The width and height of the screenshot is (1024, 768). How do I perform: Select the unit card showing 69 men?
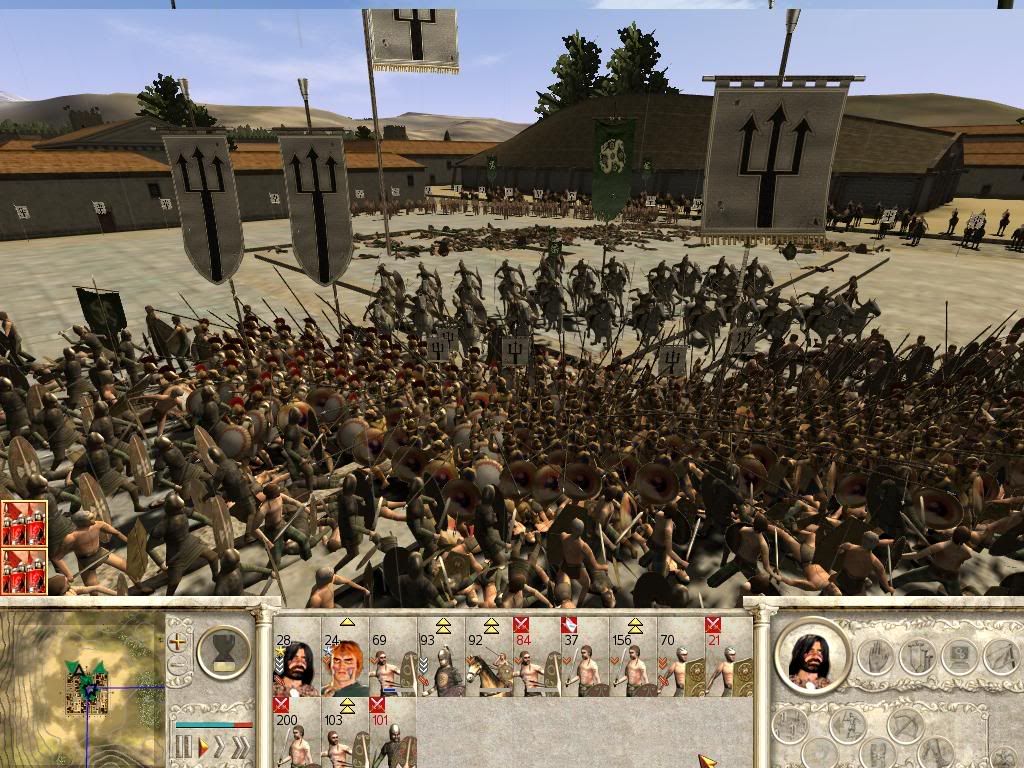coord(393,662)
